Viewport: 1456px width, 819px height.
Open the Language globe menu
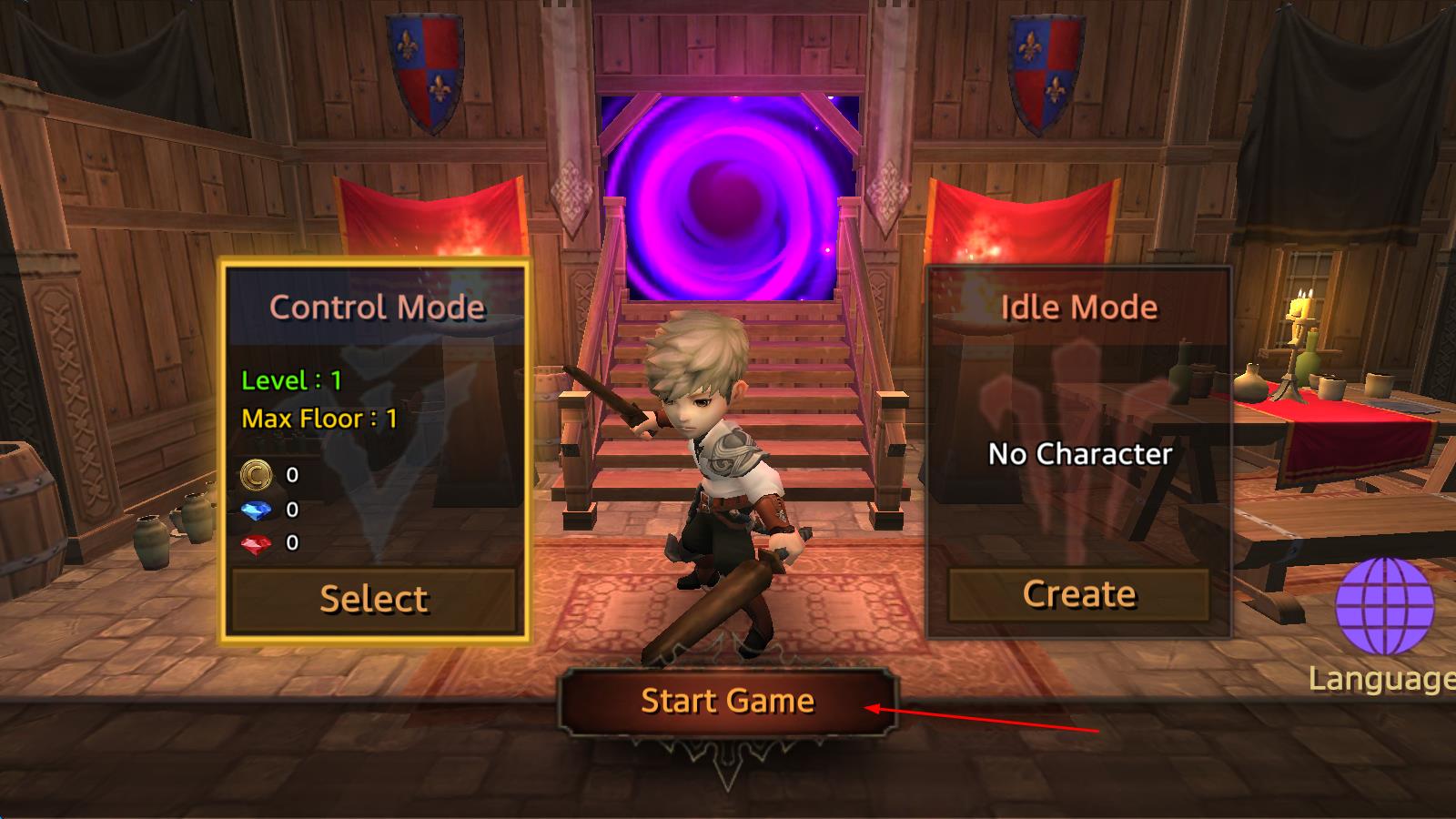tap(1385, 607)
